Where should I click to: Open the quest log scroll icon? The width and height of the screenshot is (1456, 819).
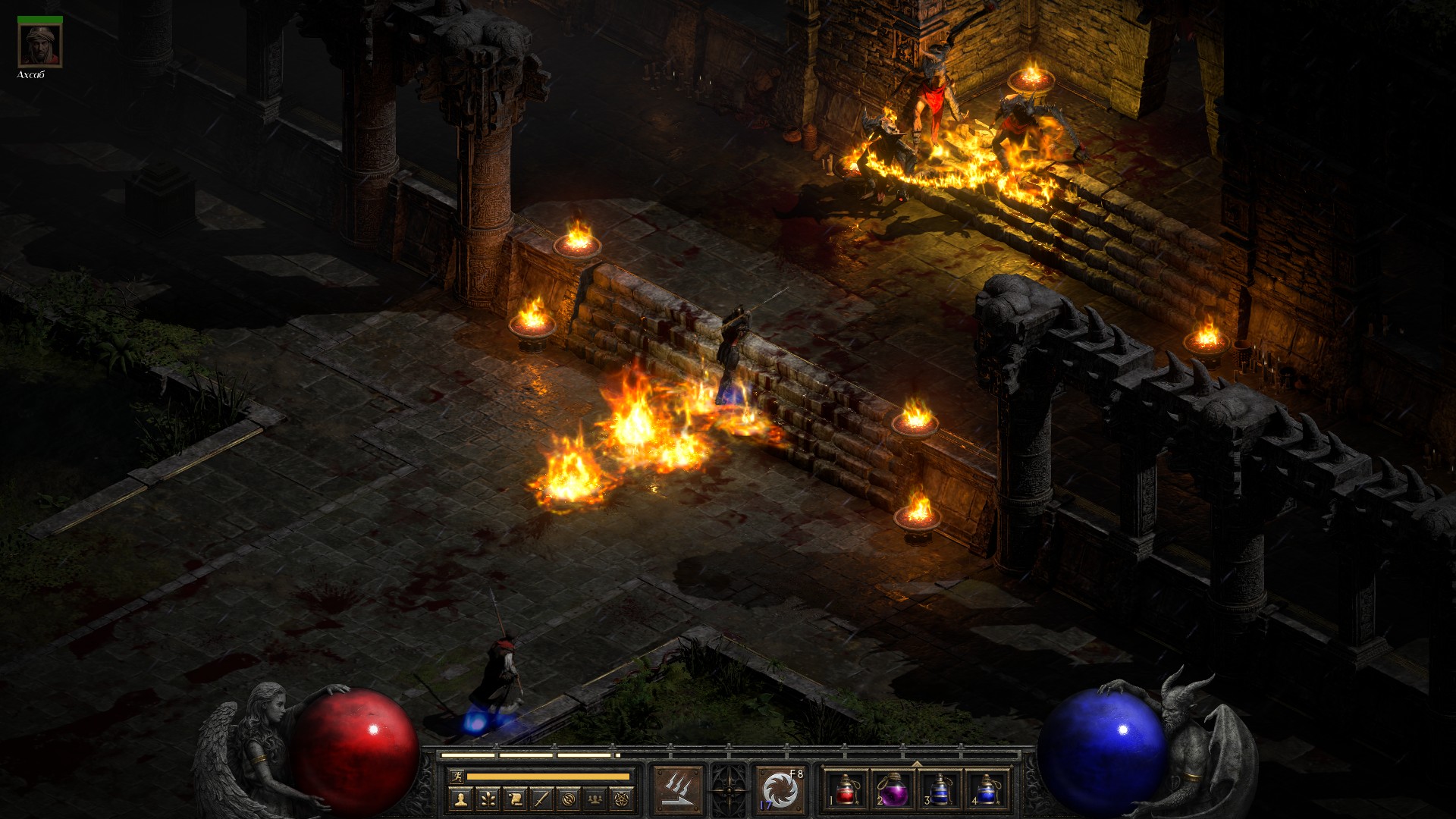tap(515, 799)
